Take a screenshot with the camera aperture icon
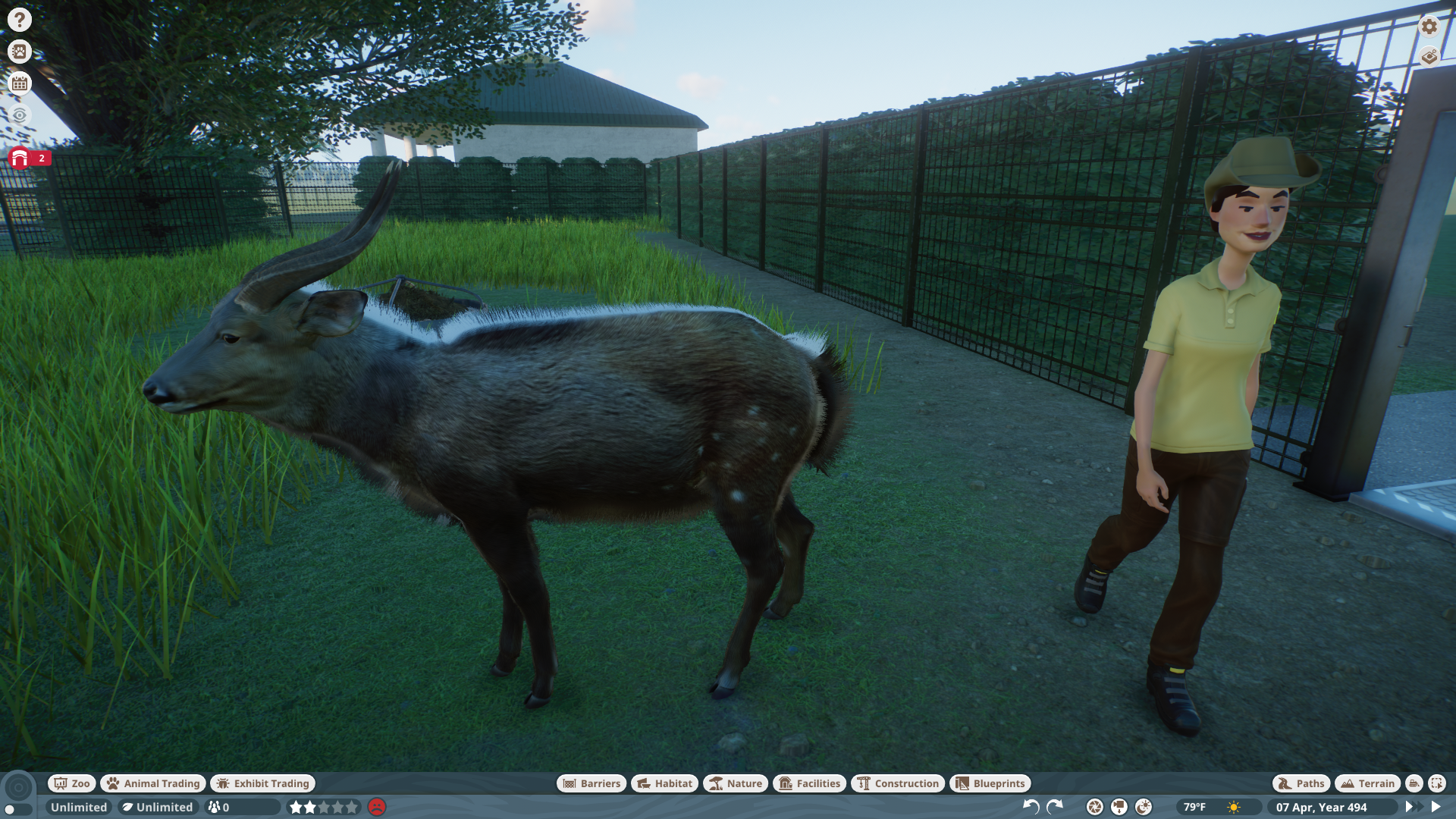This screenshot has width=1456, height=819. [1094, 806]
